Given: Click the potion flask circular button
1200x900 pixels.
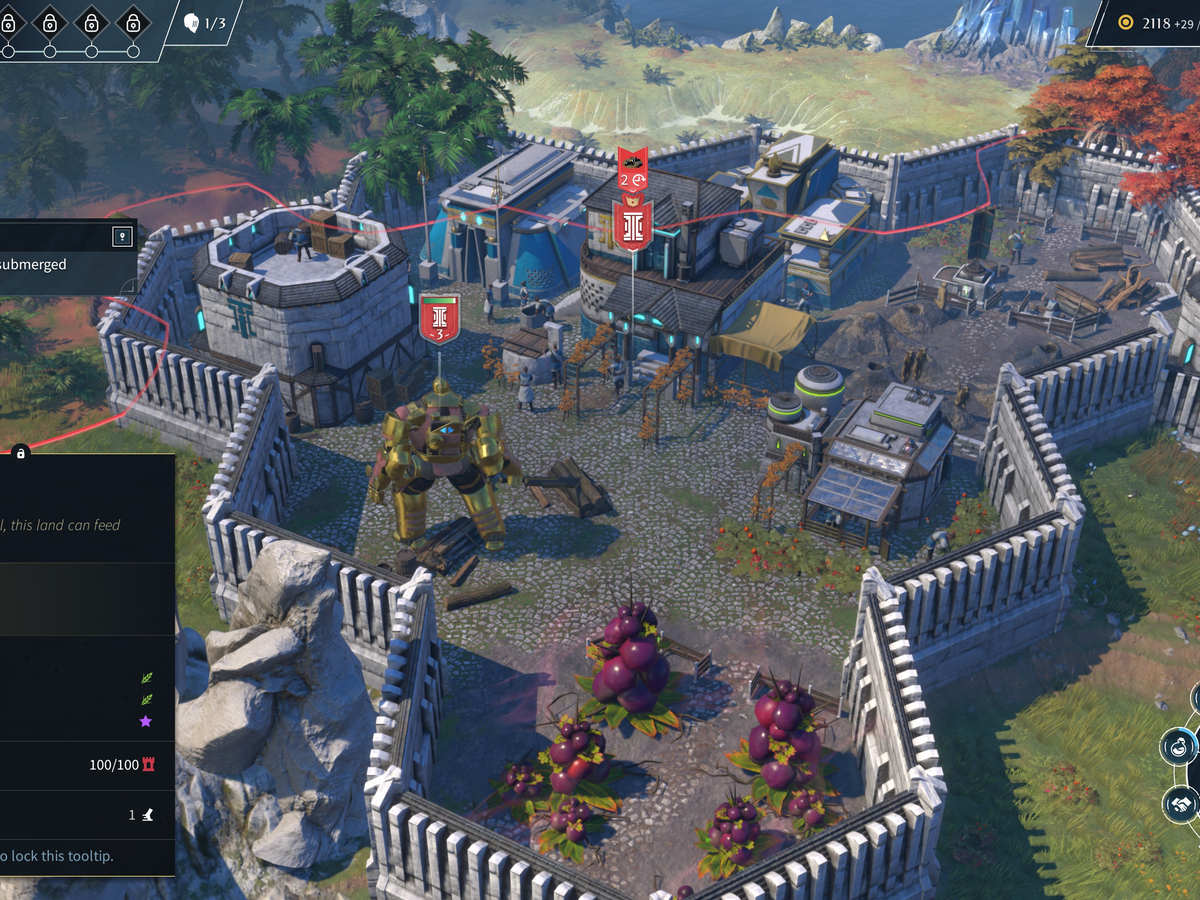Looking at the screenshot, I should (x=1181, y=746).
